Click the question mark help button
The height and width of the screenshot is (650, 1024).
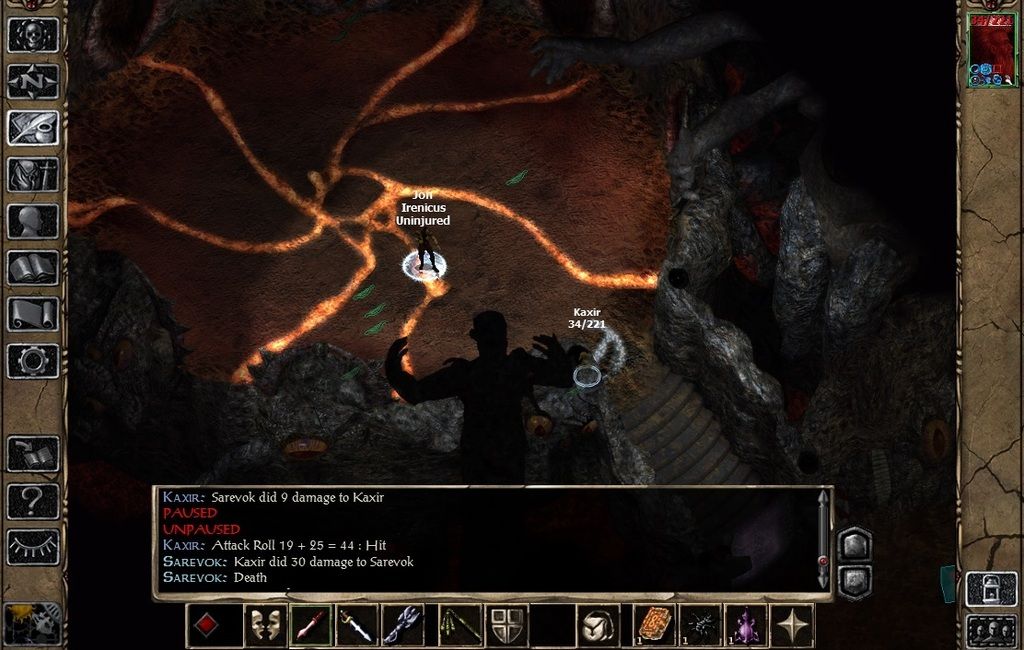(33, 499)
